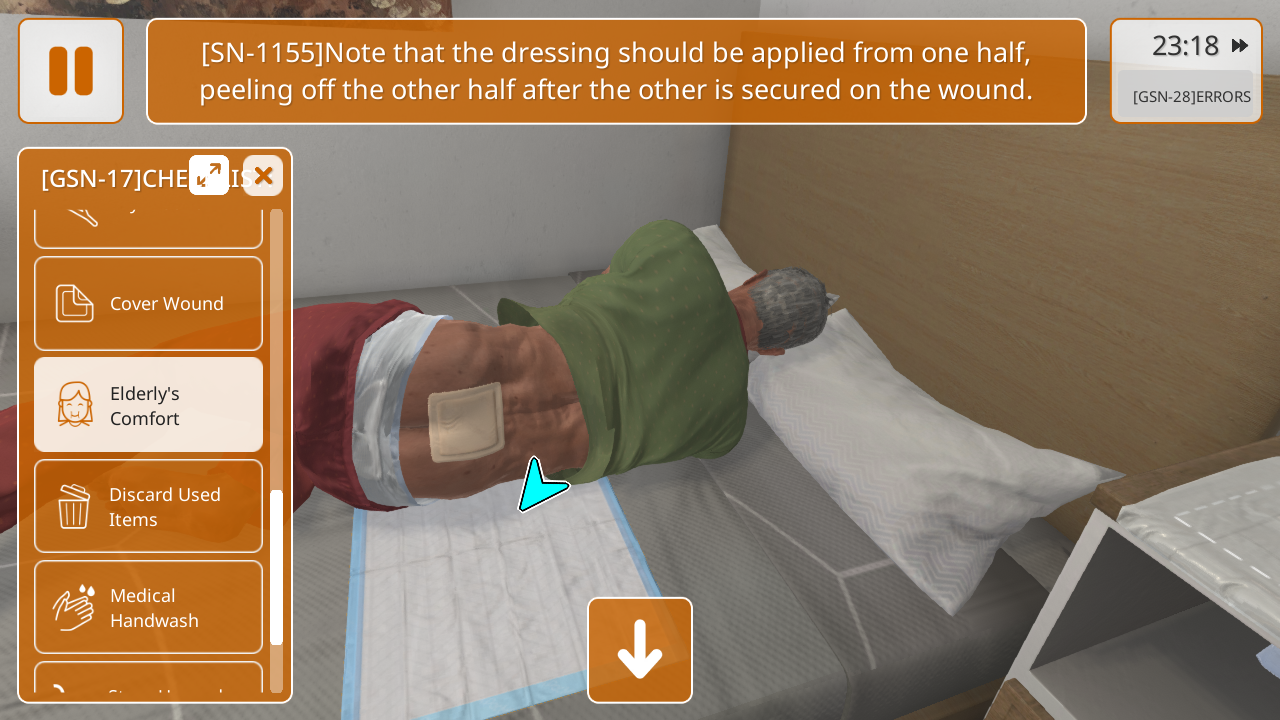Click the checklist scrollbar thumb
The image size is (1280, 720).
coord(277,566)
